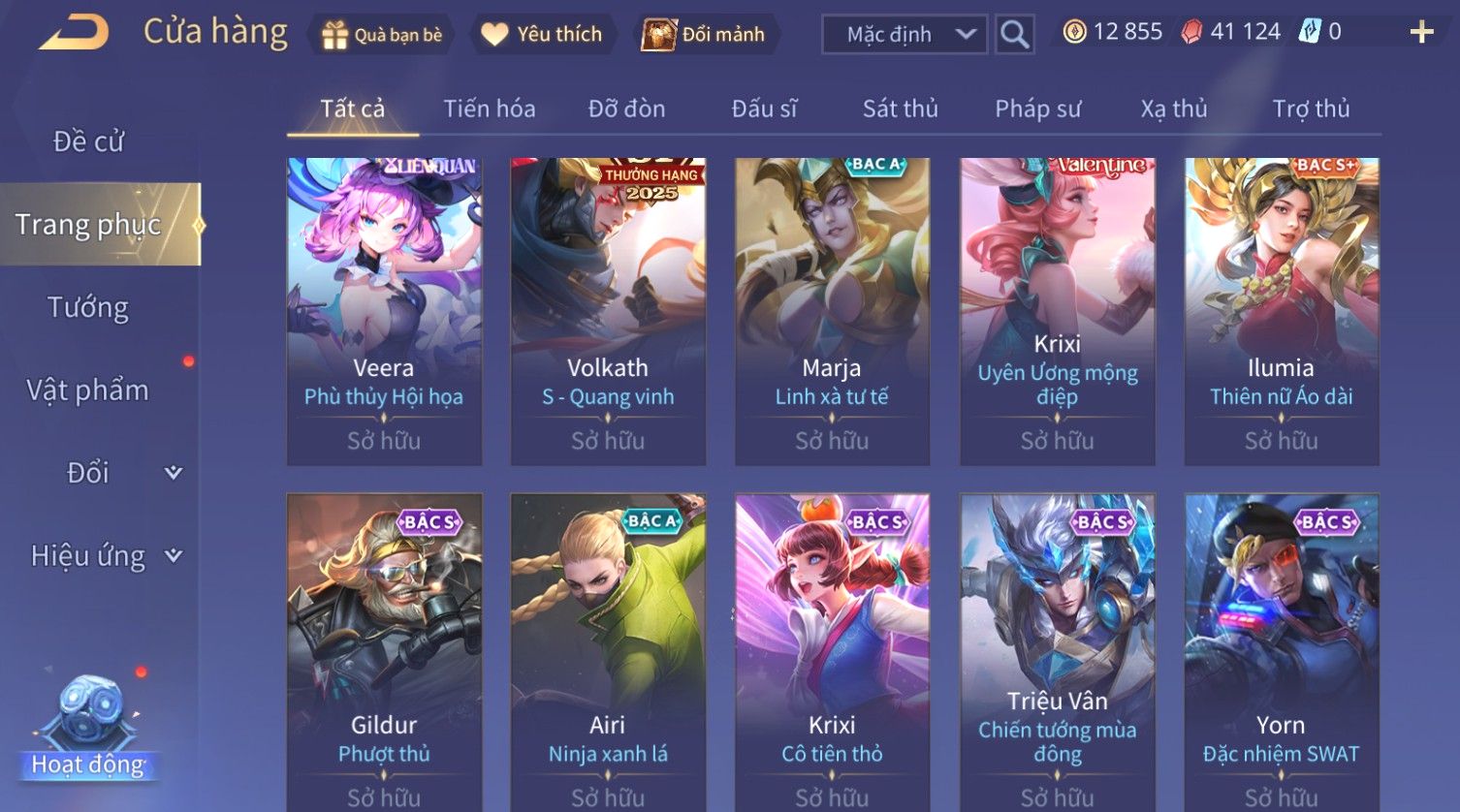Screen dimensions: 1460x812
Task: Add currency with the plus button
Action: [x=1421, y=33]
